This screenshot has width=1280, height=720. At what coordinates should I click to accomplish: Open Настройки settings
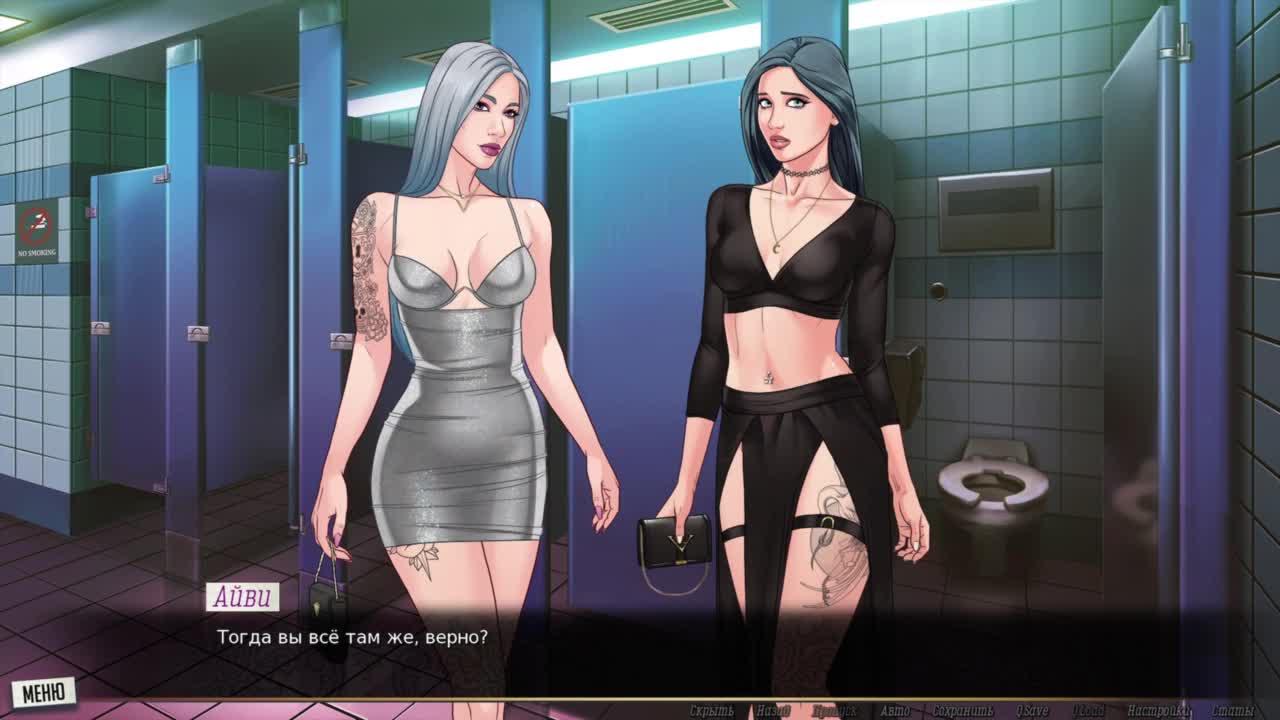tap(1159, 711)
